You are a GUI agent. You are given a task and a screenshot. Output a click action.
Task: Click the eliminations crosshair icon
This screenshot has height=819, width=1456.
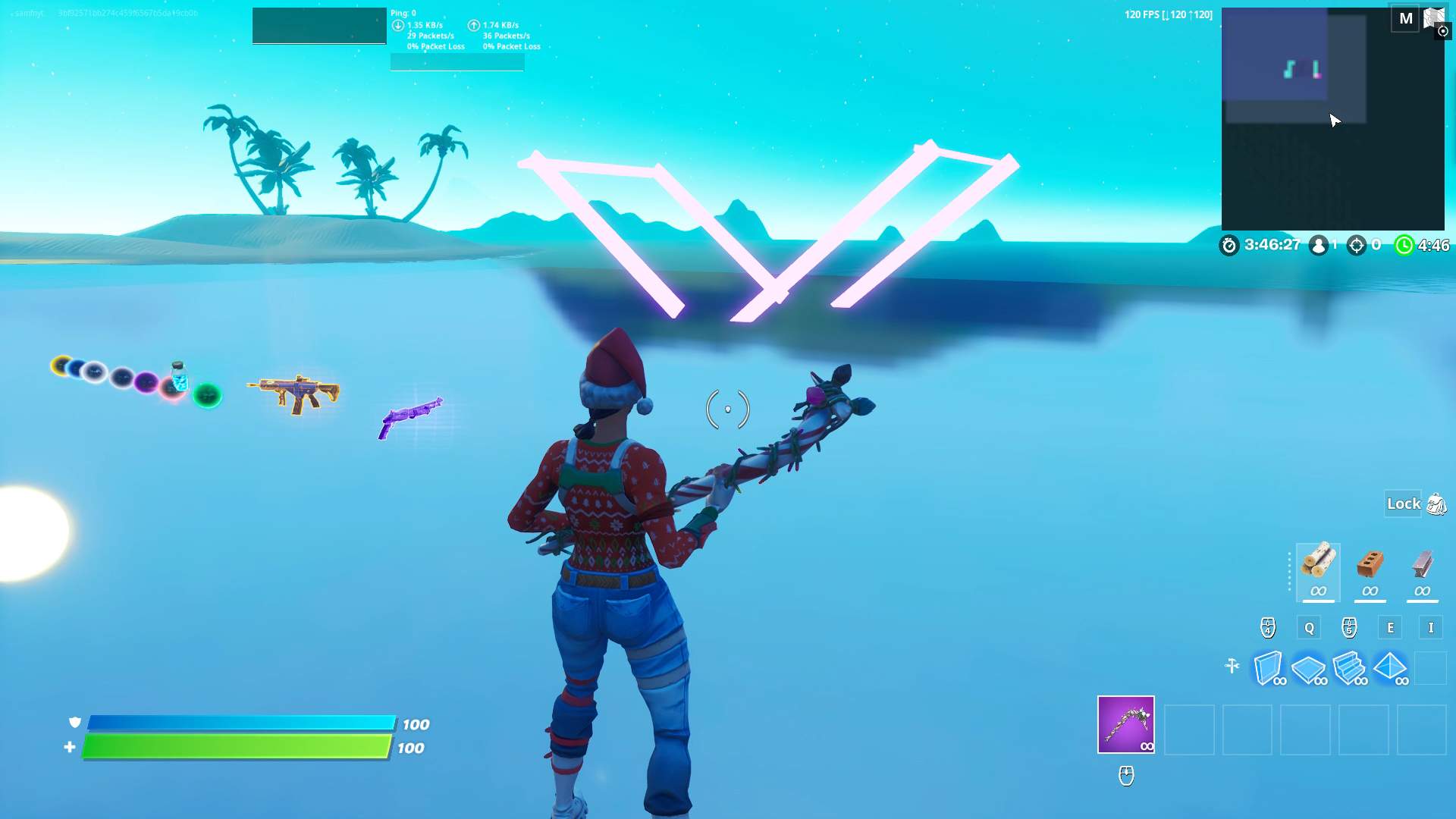tap(1357, 245)
